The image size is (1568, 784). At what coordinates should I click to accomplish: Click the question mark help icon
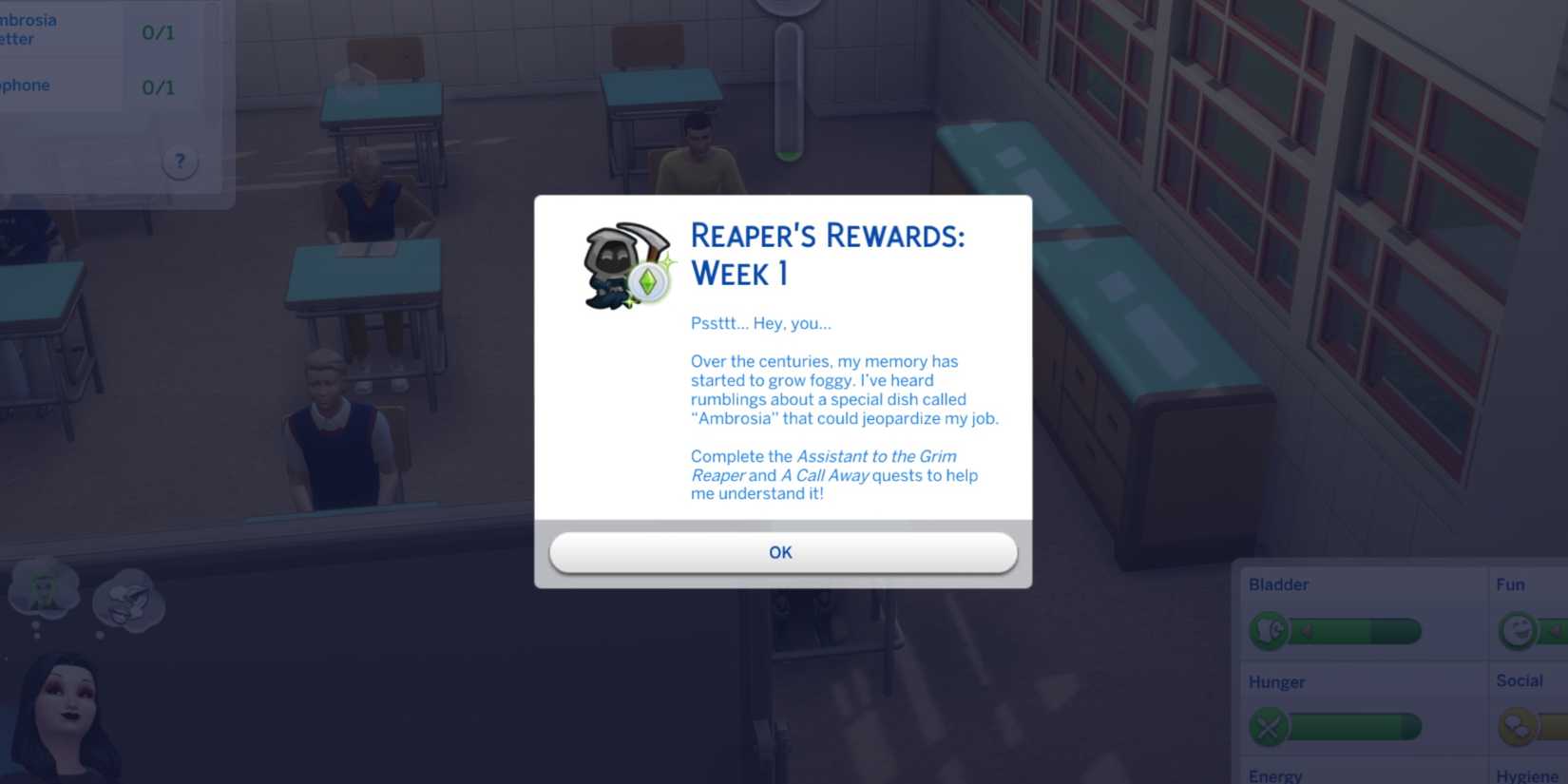pyautogui.click(x=180, y=162)
